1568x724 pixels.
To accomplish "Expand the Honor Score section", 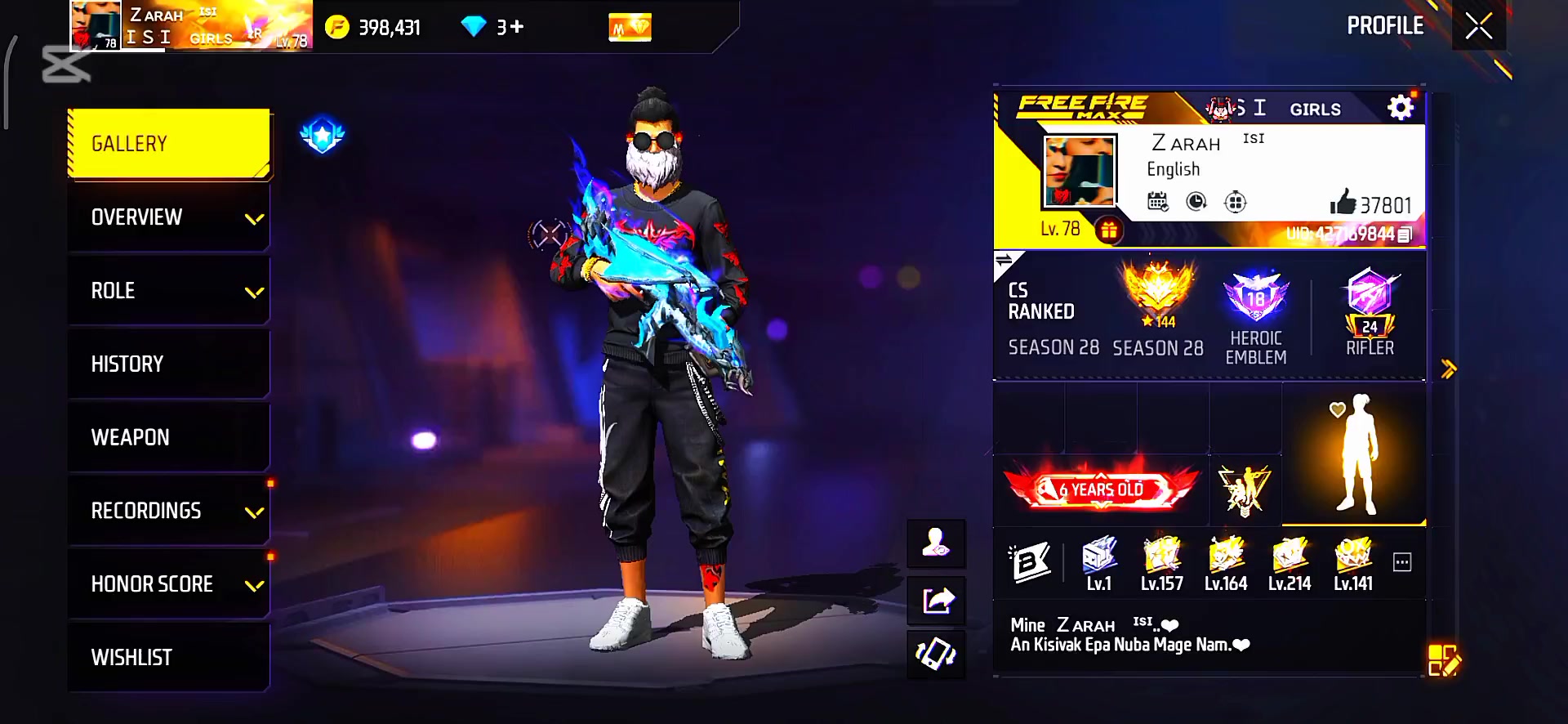I will click(169, 584).
